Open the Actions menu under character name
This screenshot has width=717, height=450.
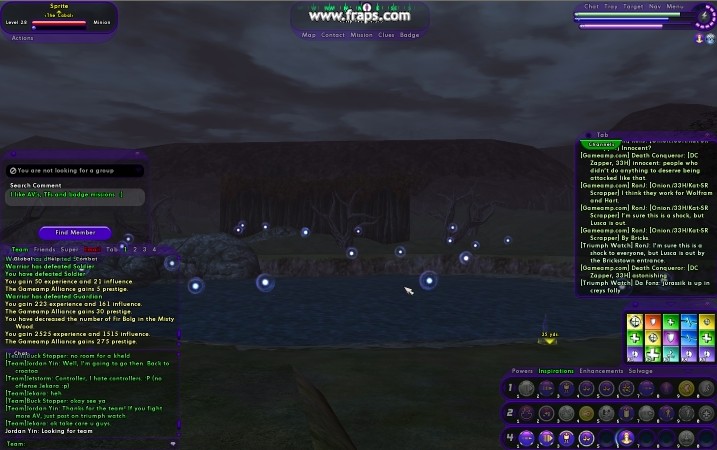pyautogui.click(x=22, y=38)
